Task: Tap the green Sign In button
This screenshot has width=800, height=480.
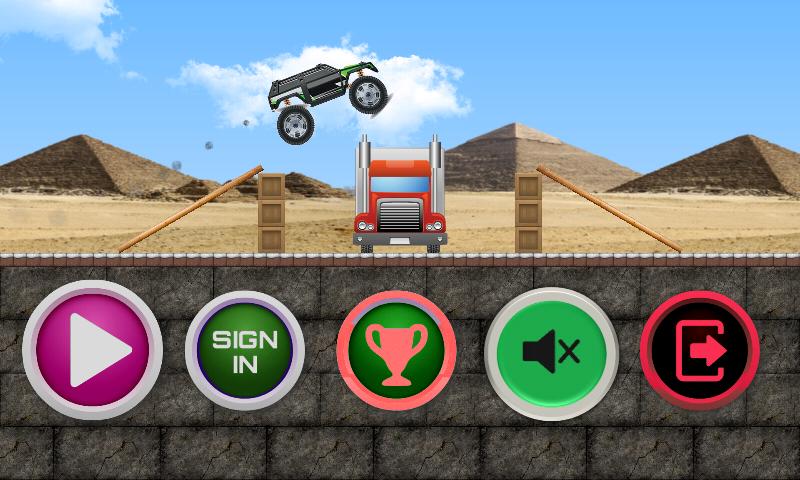Action: pyautogui.click(x=245, y=350)
